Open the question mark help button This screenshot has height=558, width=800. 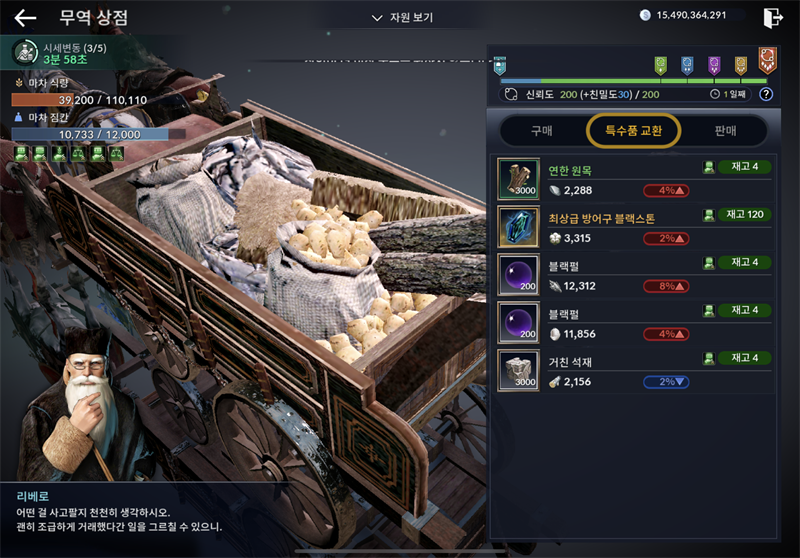pos(766,94)
